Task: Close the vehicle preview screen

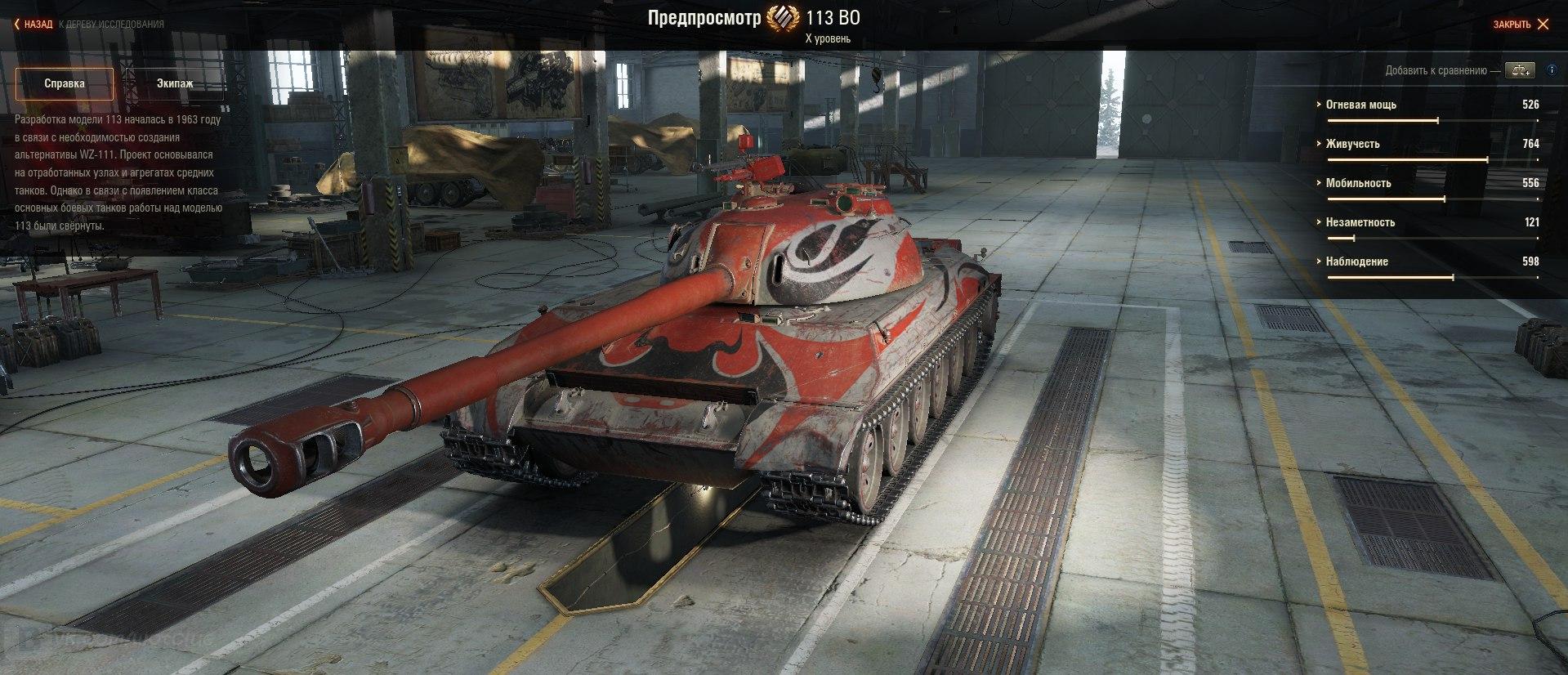Action: pos(1520,25)
